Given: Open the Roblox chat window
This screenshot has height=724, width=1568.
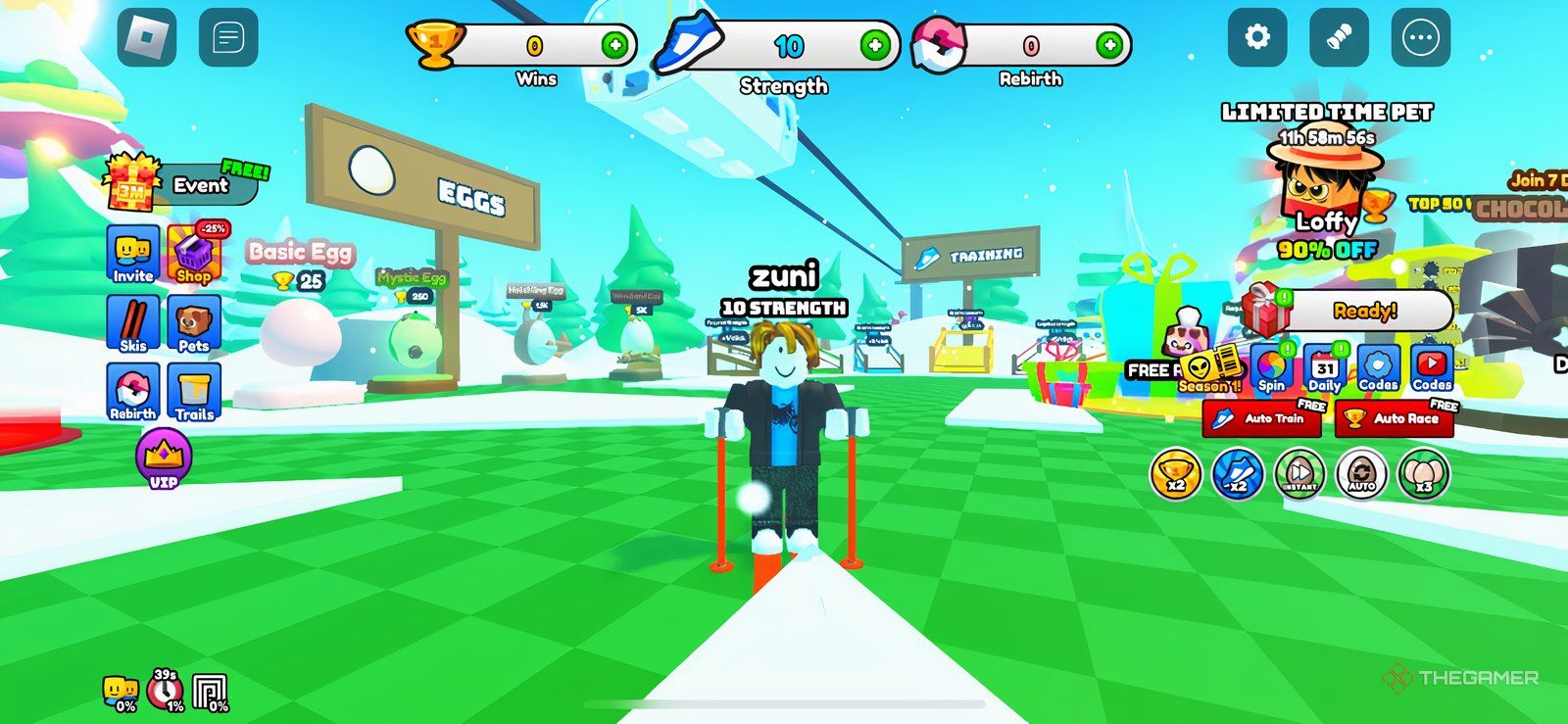Looking at the screenshot, I should coord(228,38).
